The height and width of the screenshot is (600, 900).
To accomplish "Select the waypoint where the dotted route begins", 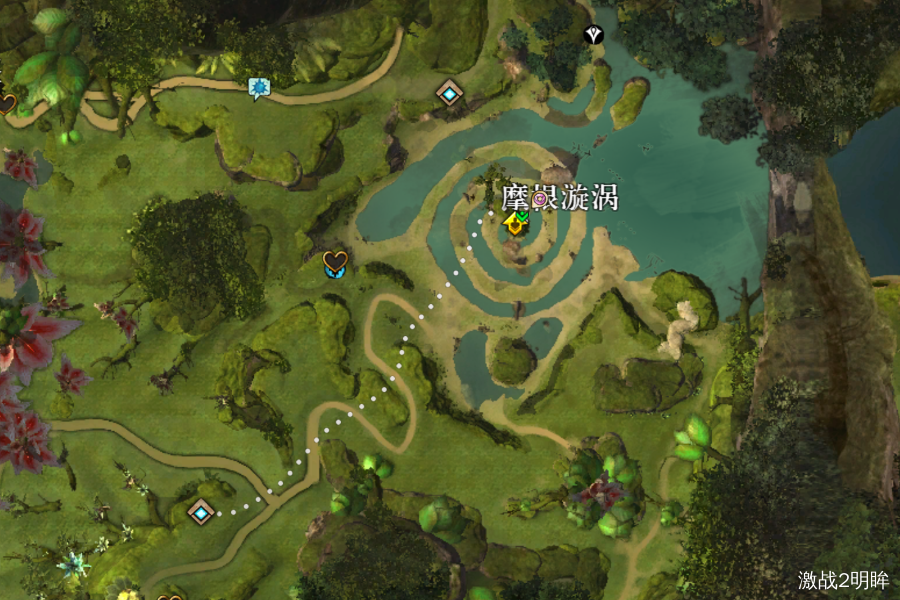I will [202, 512].
